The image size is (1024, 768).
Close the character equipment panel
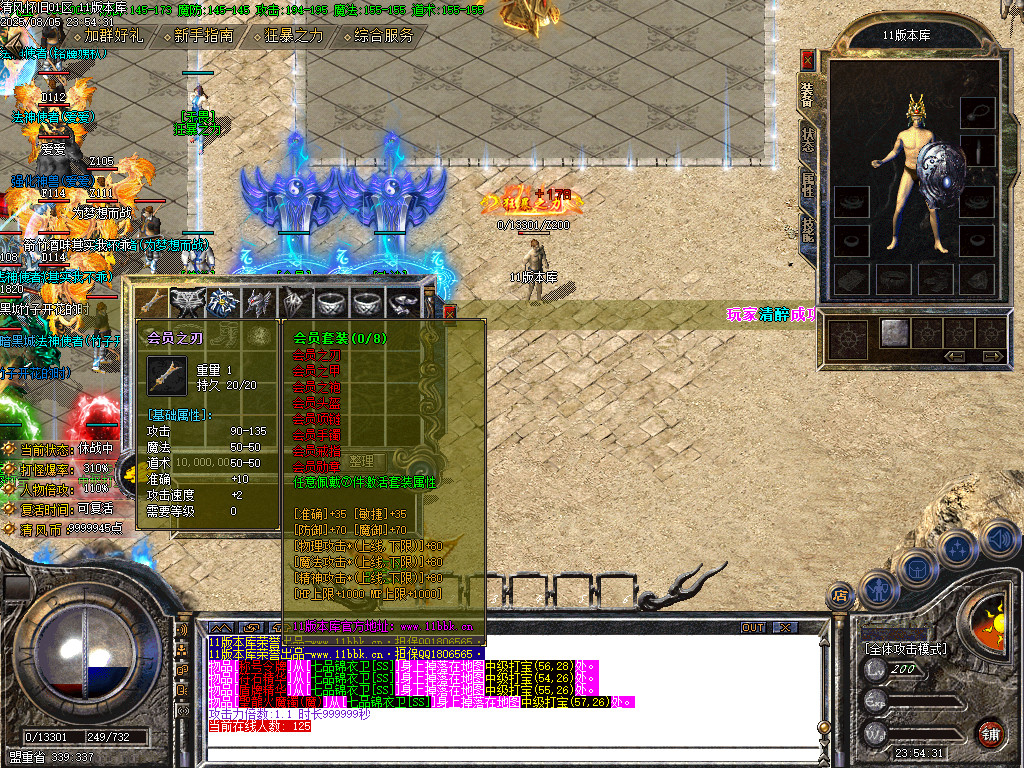(x=808, y=60)
